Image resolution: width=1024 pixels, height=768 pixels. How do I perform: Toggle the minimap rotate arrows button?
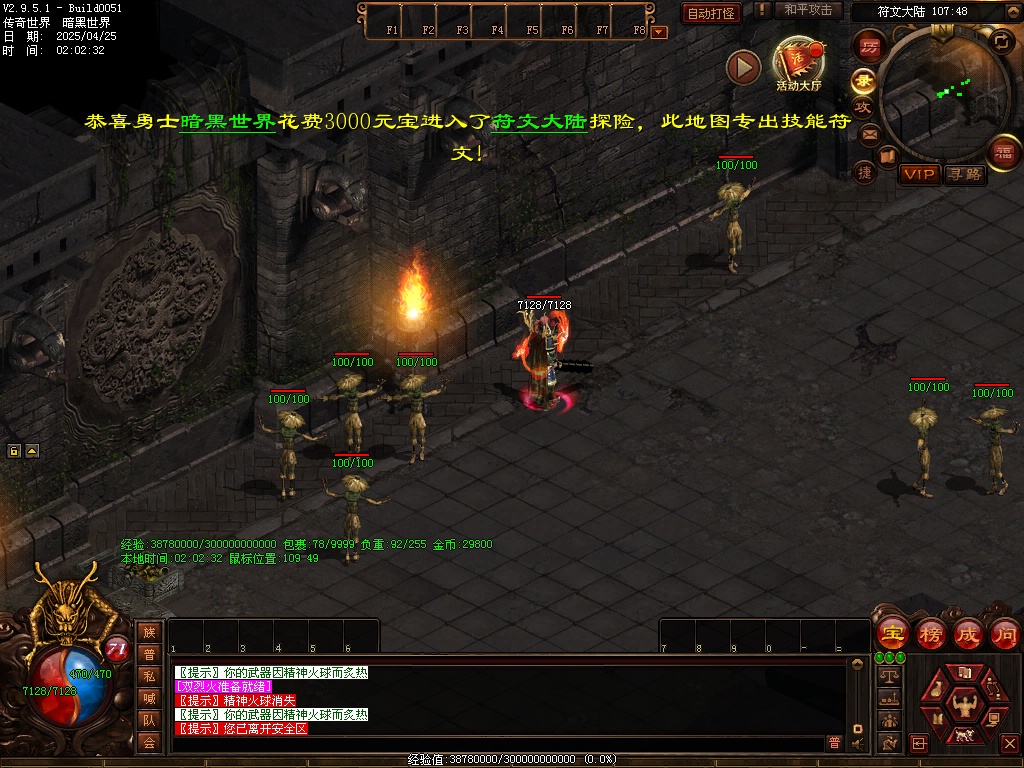tap(1000, 41)
